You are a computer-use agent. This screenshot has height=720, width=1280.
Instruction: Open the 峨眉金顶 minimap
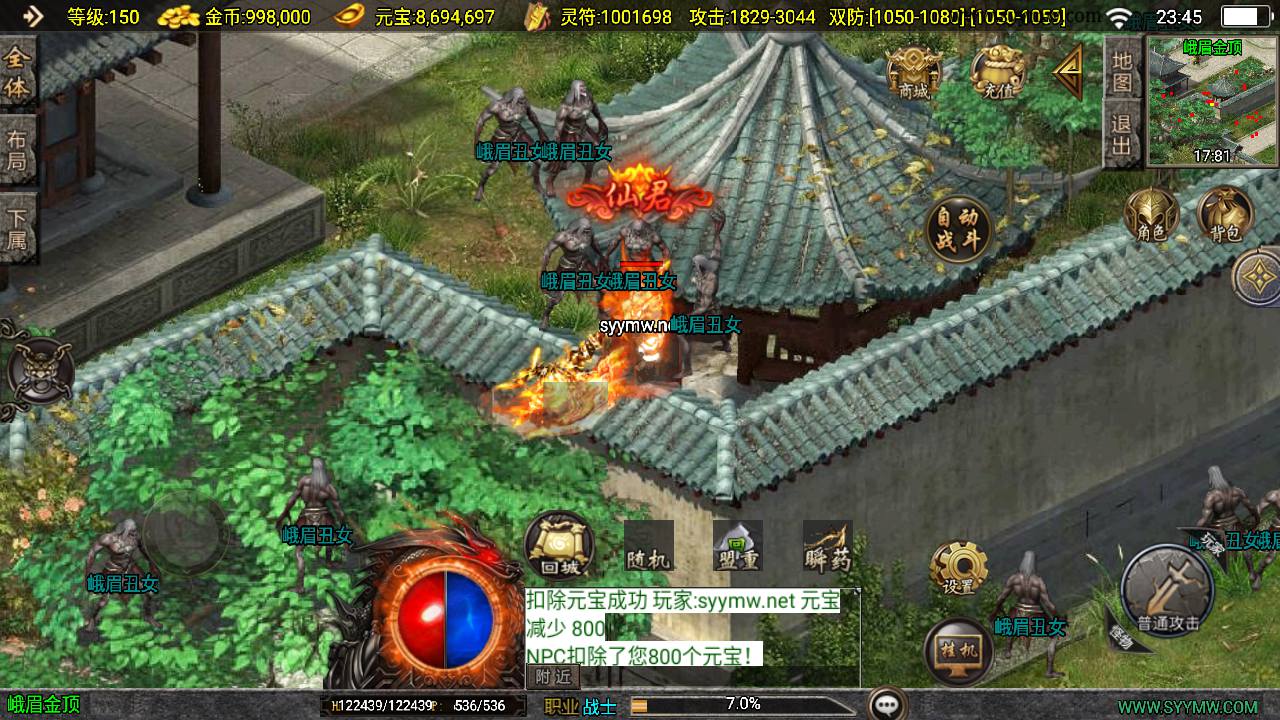[x=1212, y=101]
